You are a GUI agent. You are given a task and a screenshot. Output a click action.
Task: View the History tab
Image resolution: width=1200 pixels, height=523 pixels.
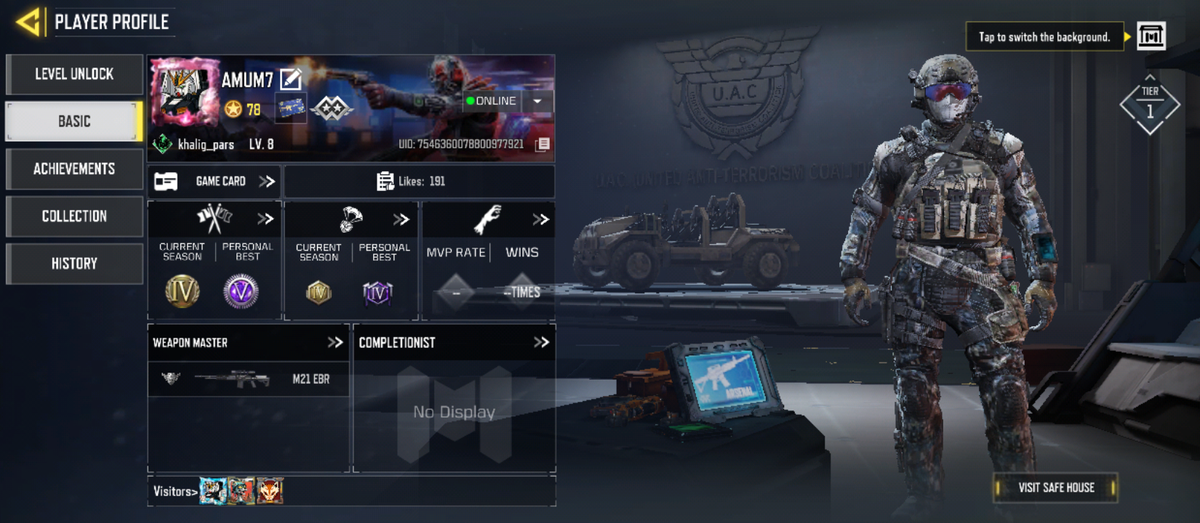(74, 263)
